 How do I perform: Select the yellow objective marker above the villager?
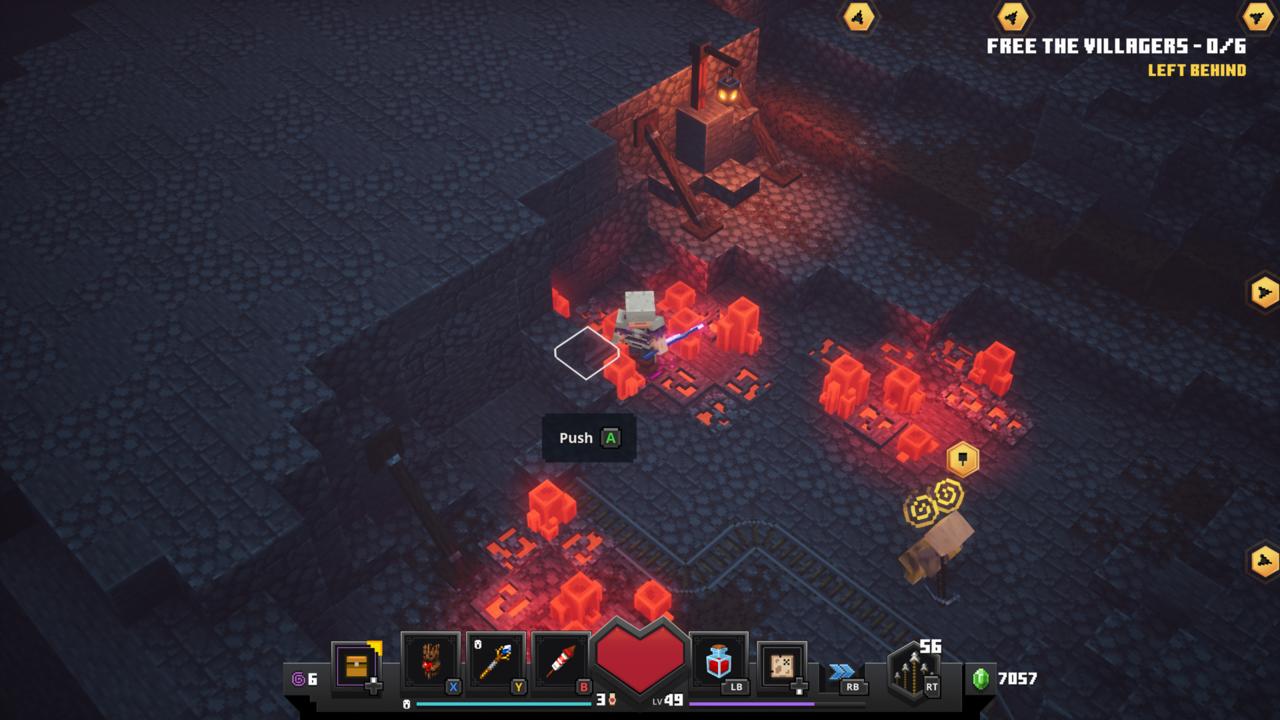tap(962, 459)
